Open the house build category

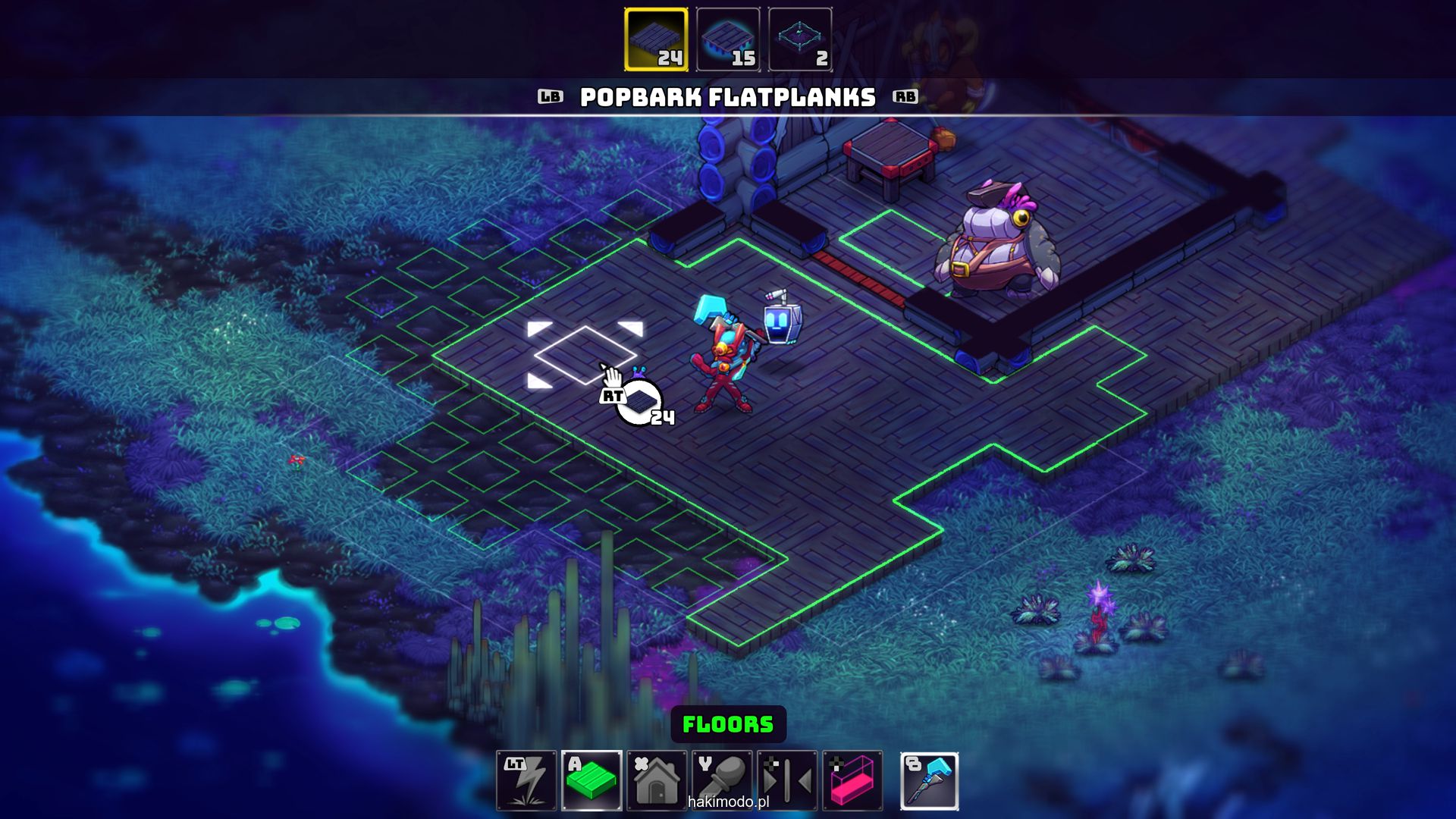[x=657, y=780]
